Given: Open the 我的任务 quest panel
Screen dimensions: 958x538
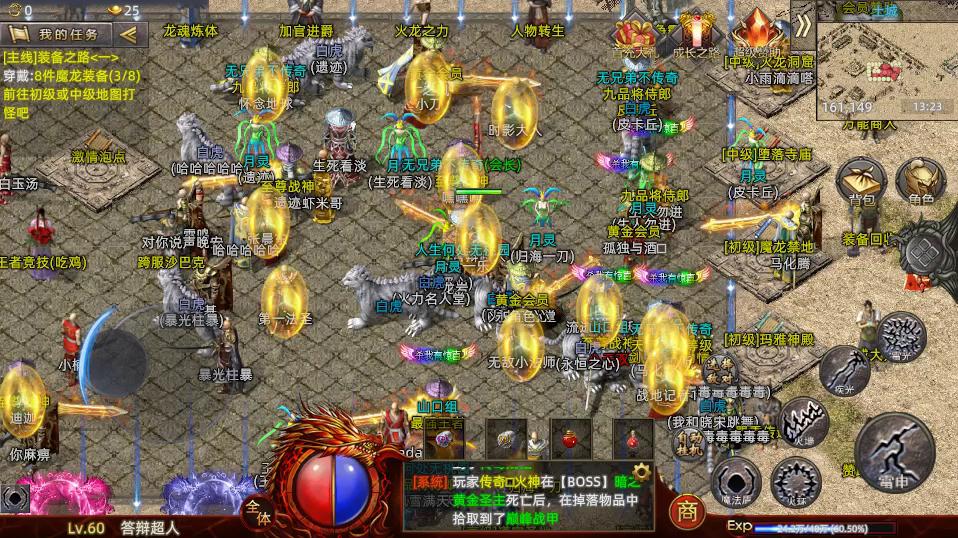Looking at the screenshot, I should click(62, 34).
